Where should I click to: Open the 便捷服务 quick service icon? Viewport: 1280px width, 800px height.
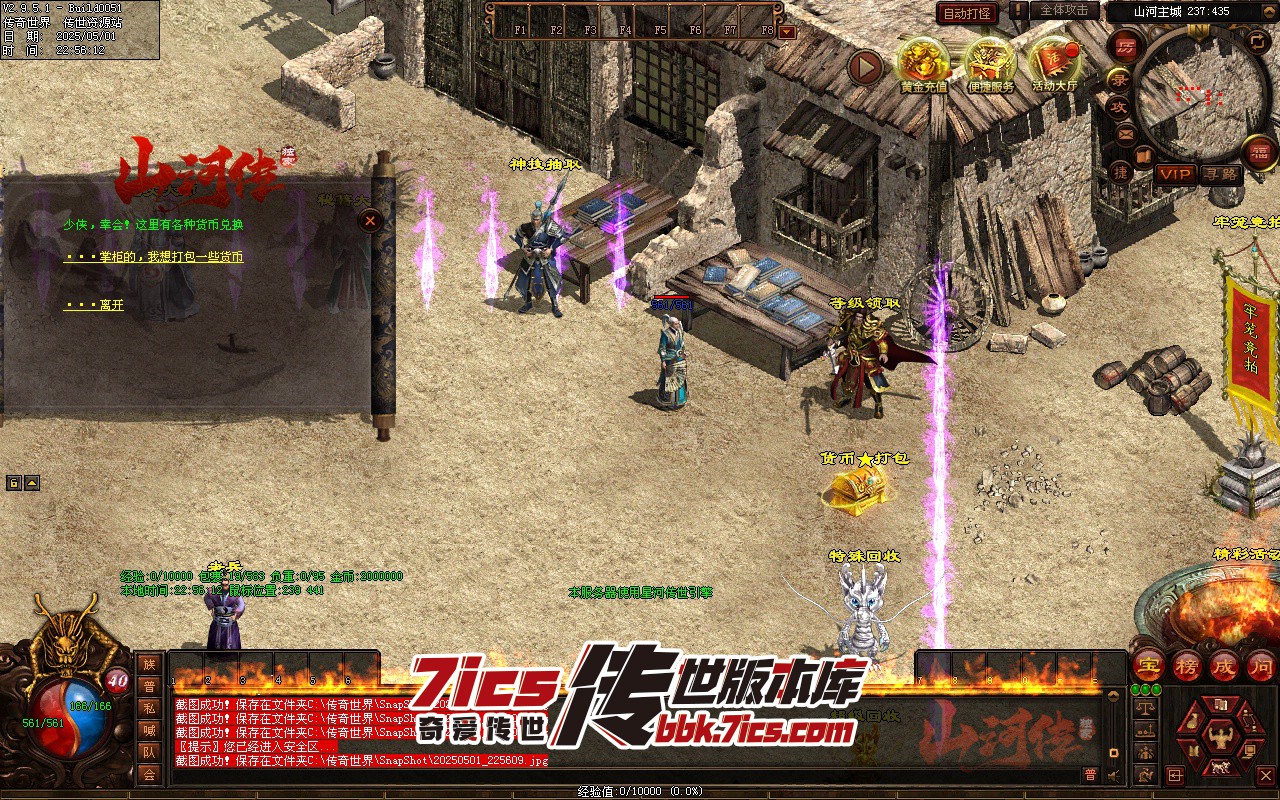pyautogui.click(x=990, y=63)
